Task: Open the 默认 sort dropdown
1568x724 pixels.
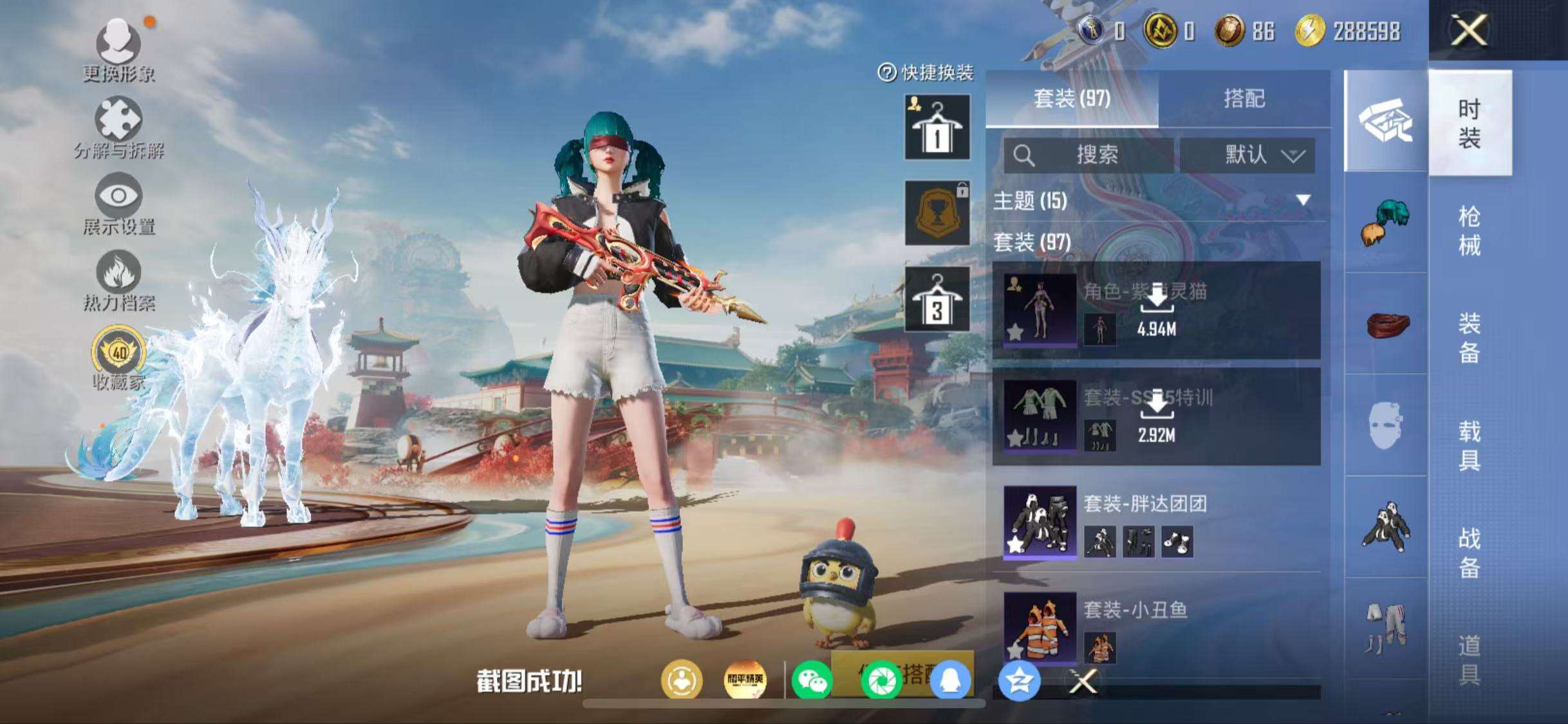Action: (x=1247, y=155)
